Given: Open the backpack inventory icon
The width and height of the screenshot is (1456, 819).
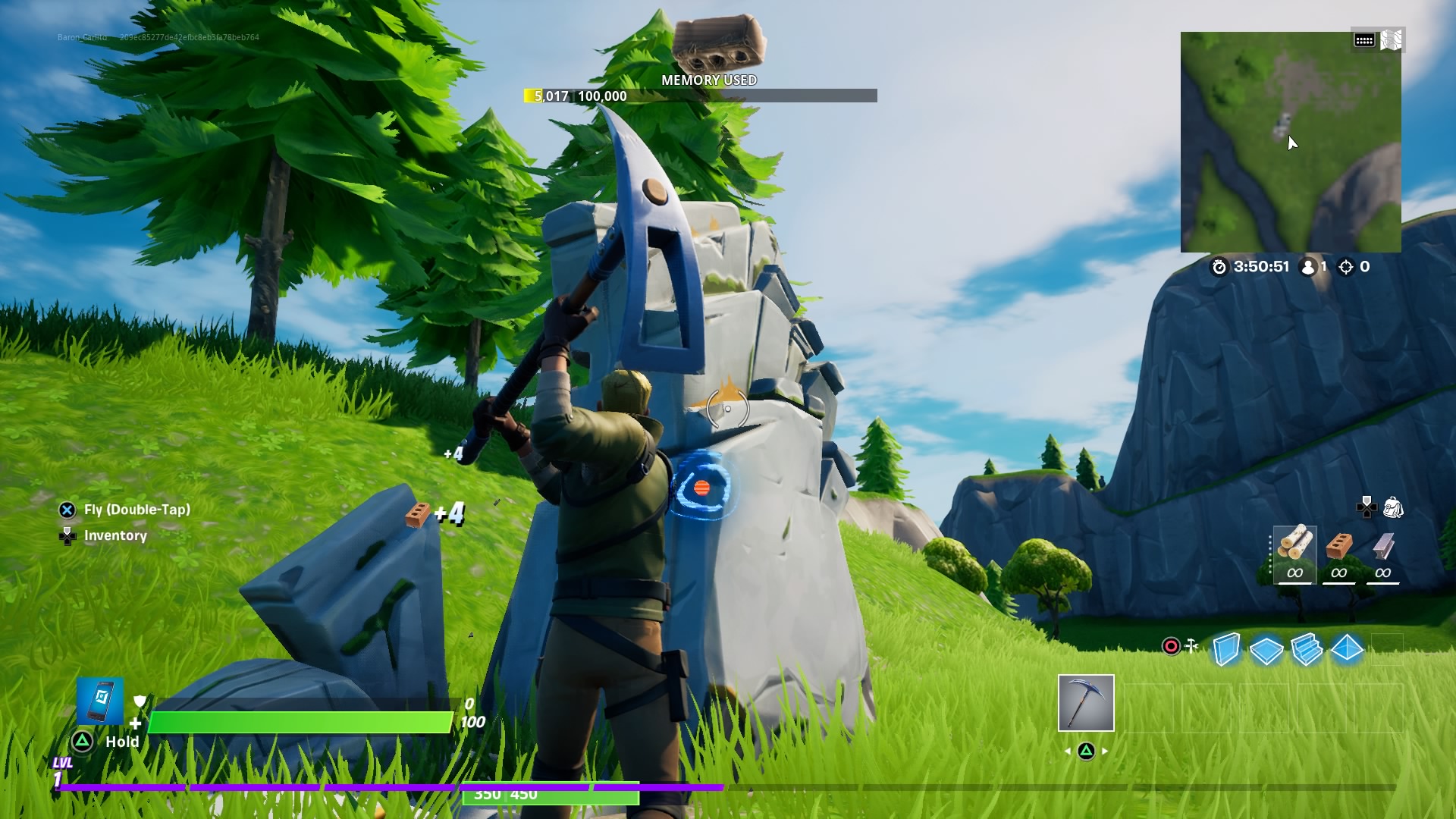Looking at the screenshot, I should (x=1393, y=507).
